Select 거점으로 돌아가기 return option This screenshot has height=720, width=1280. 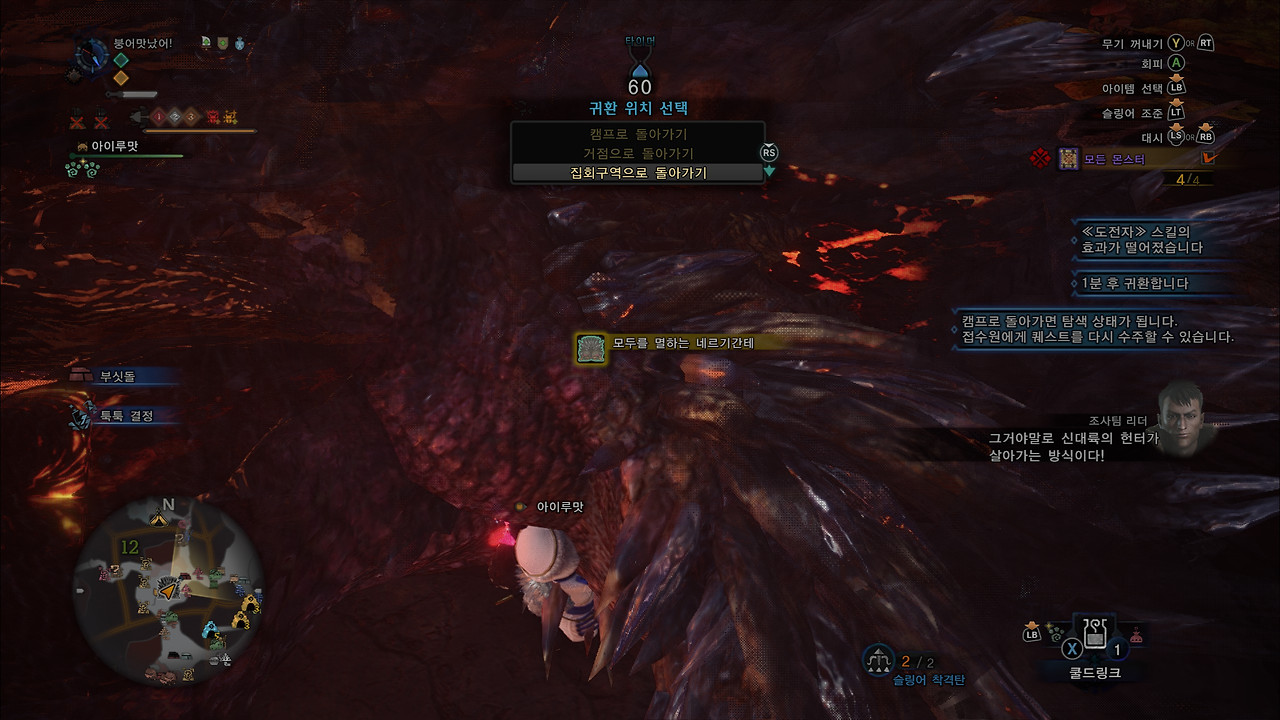pos(637,154)
